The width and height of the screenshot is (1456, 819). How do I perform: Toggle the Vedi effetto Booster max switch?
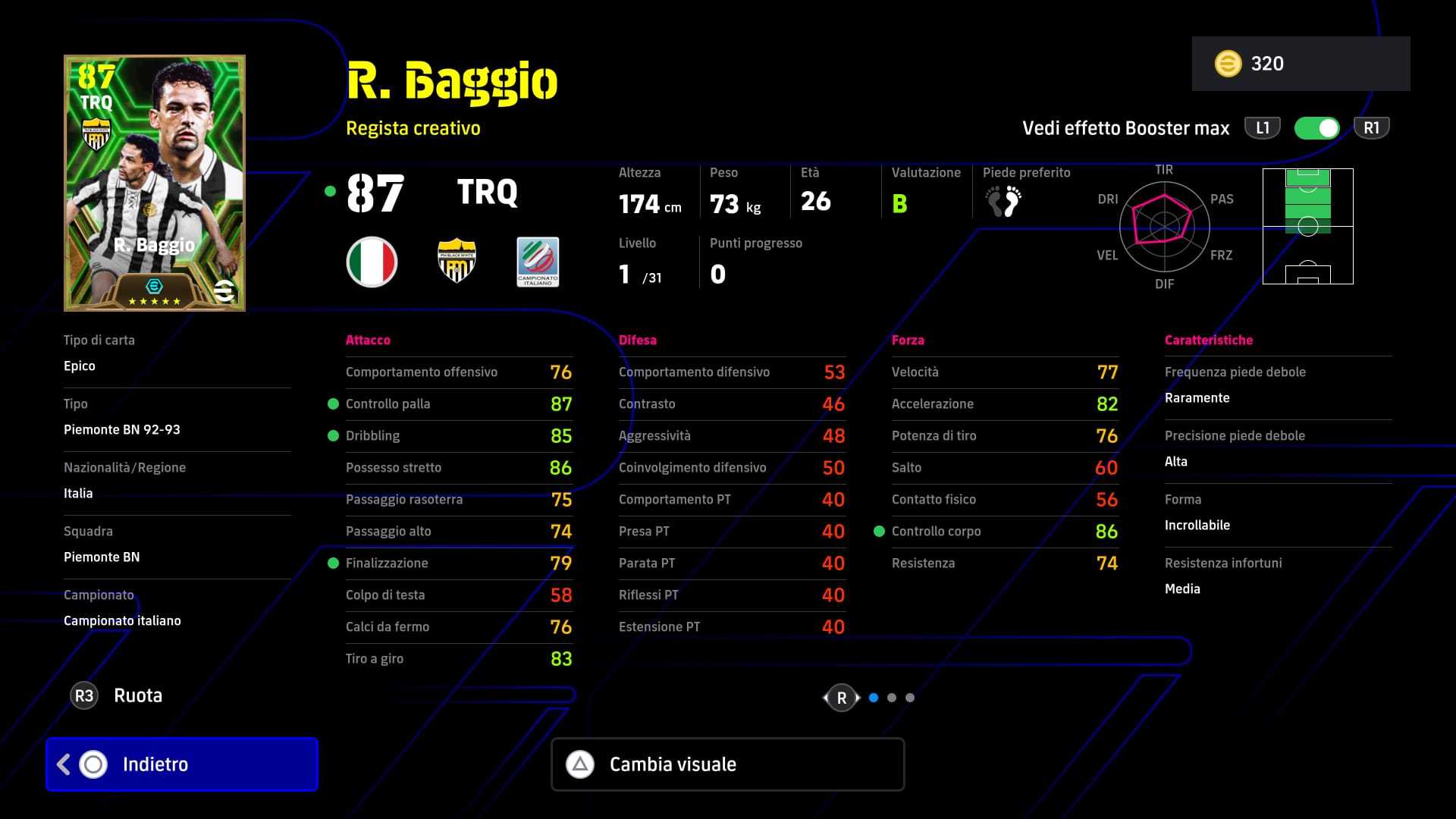coord(1317,128)
